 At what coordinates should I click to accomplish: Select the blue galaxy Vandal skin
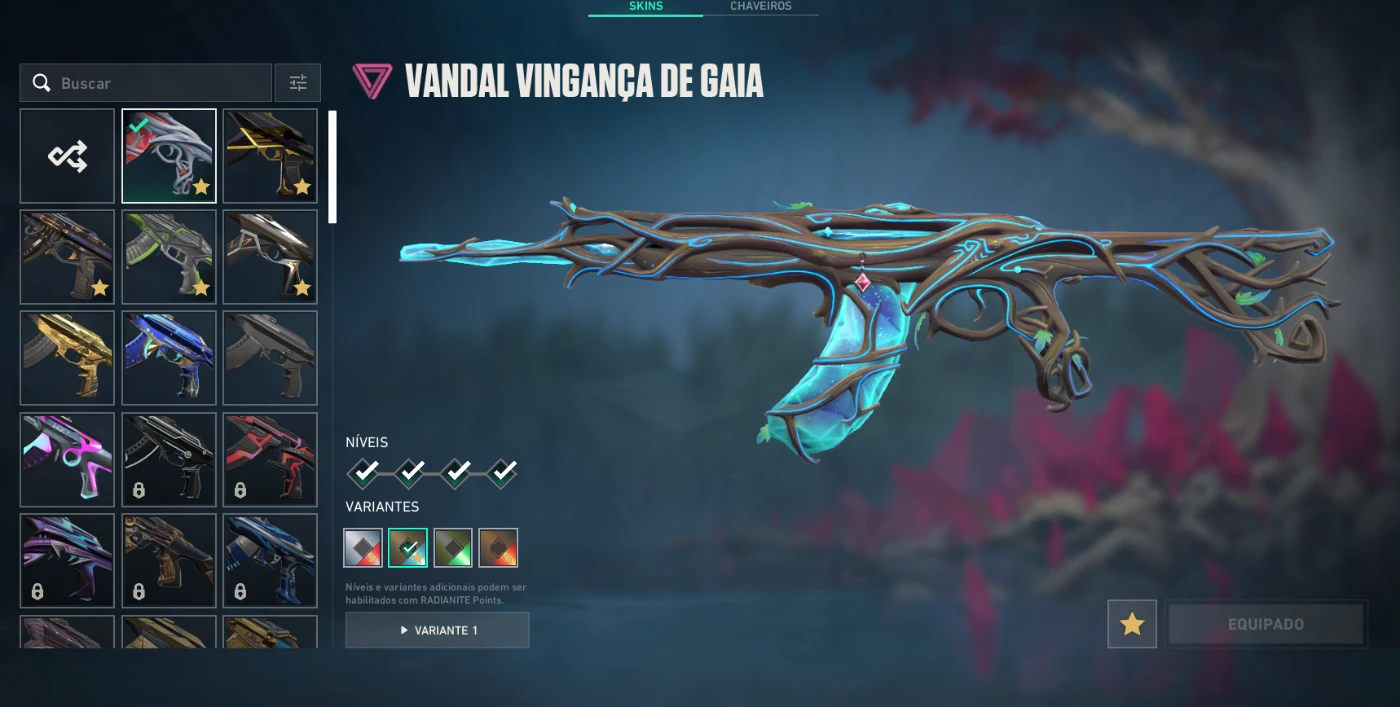(x=169, y=358)
